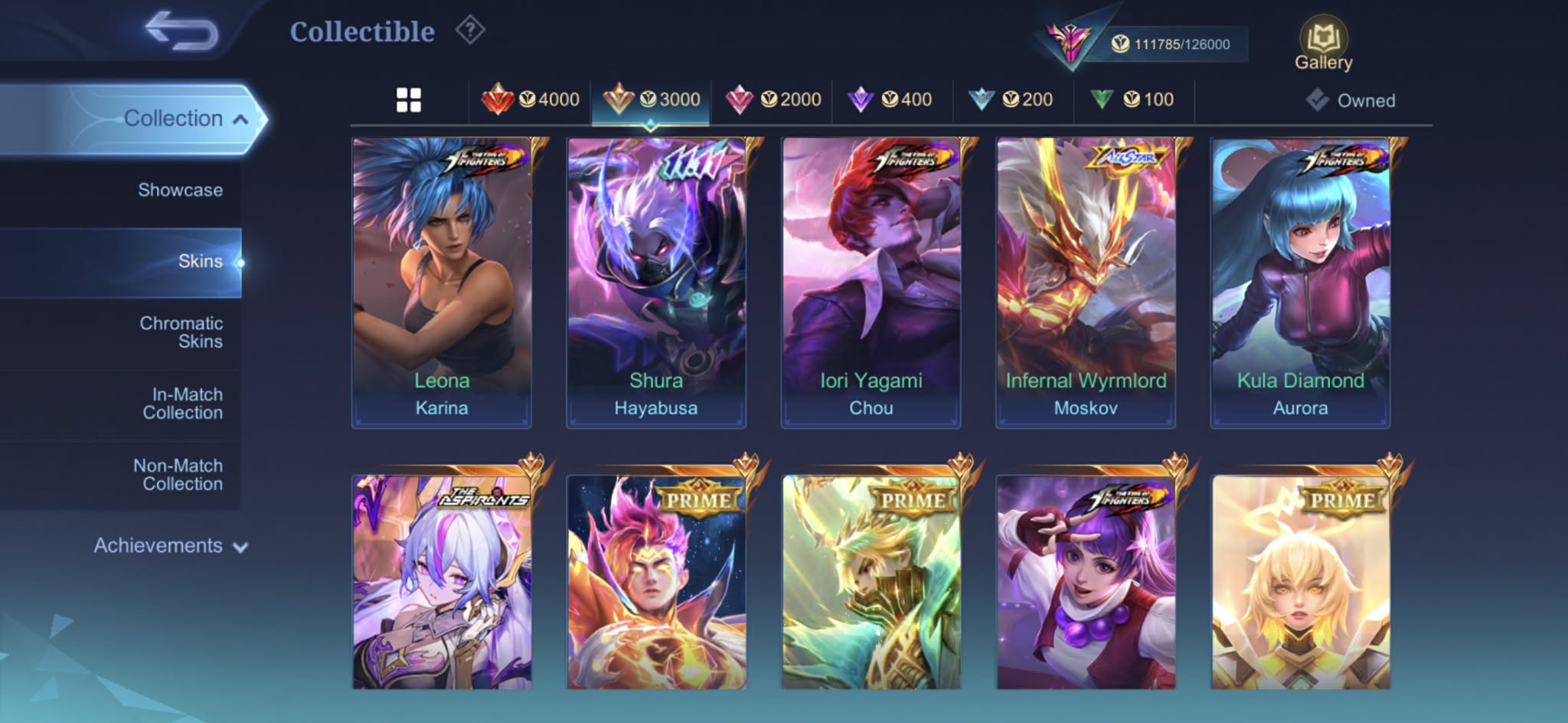Viewport: 1568px width, 723px height.
Task: Open the Gallery
Action: coord(1323,44)
